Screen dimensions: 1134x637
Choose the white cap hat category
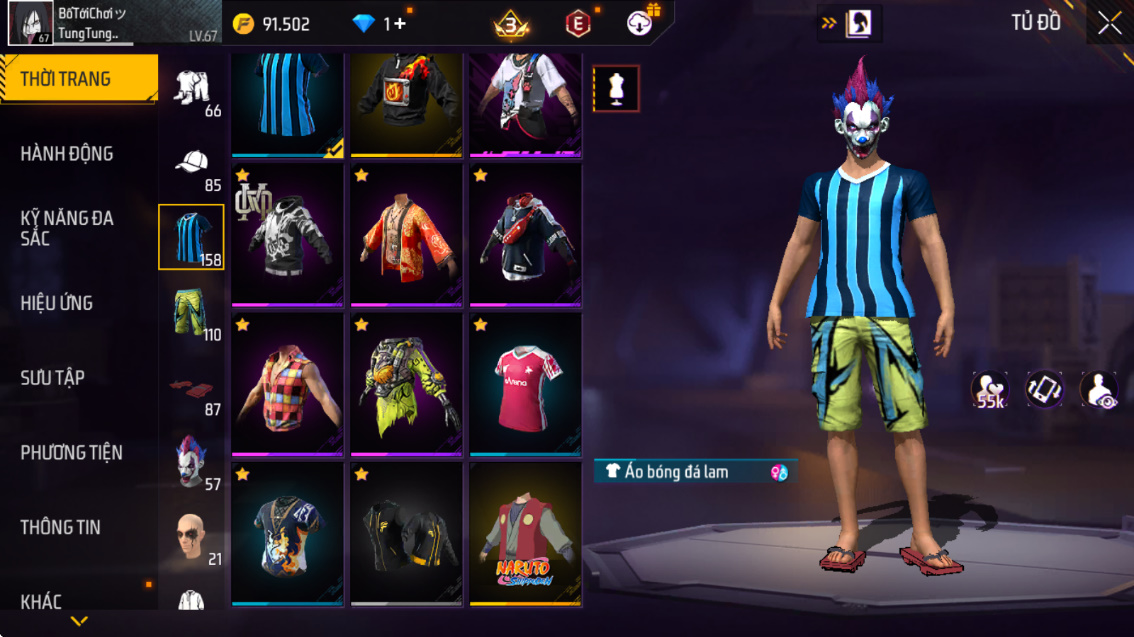191,163
